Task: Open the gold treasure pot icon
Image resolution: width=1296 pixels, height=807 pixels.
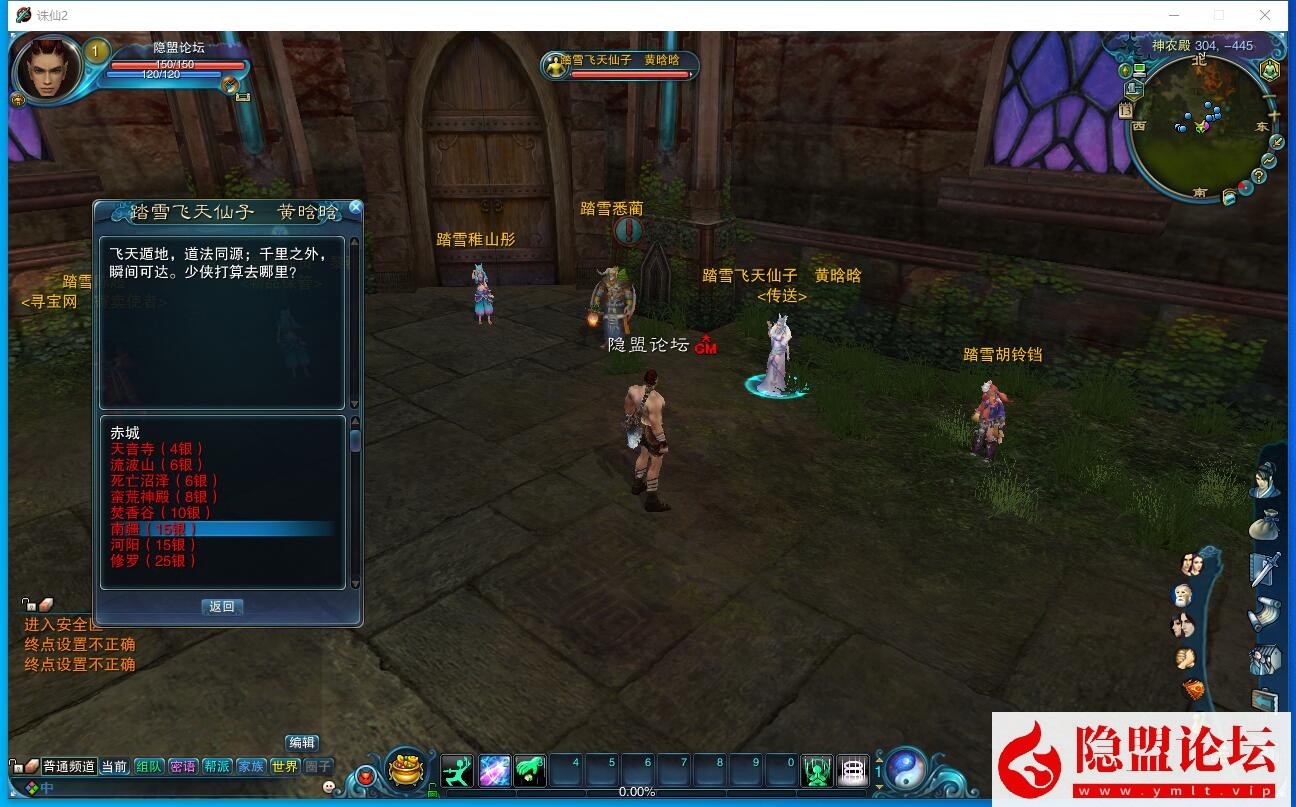Action: point(406,768)
